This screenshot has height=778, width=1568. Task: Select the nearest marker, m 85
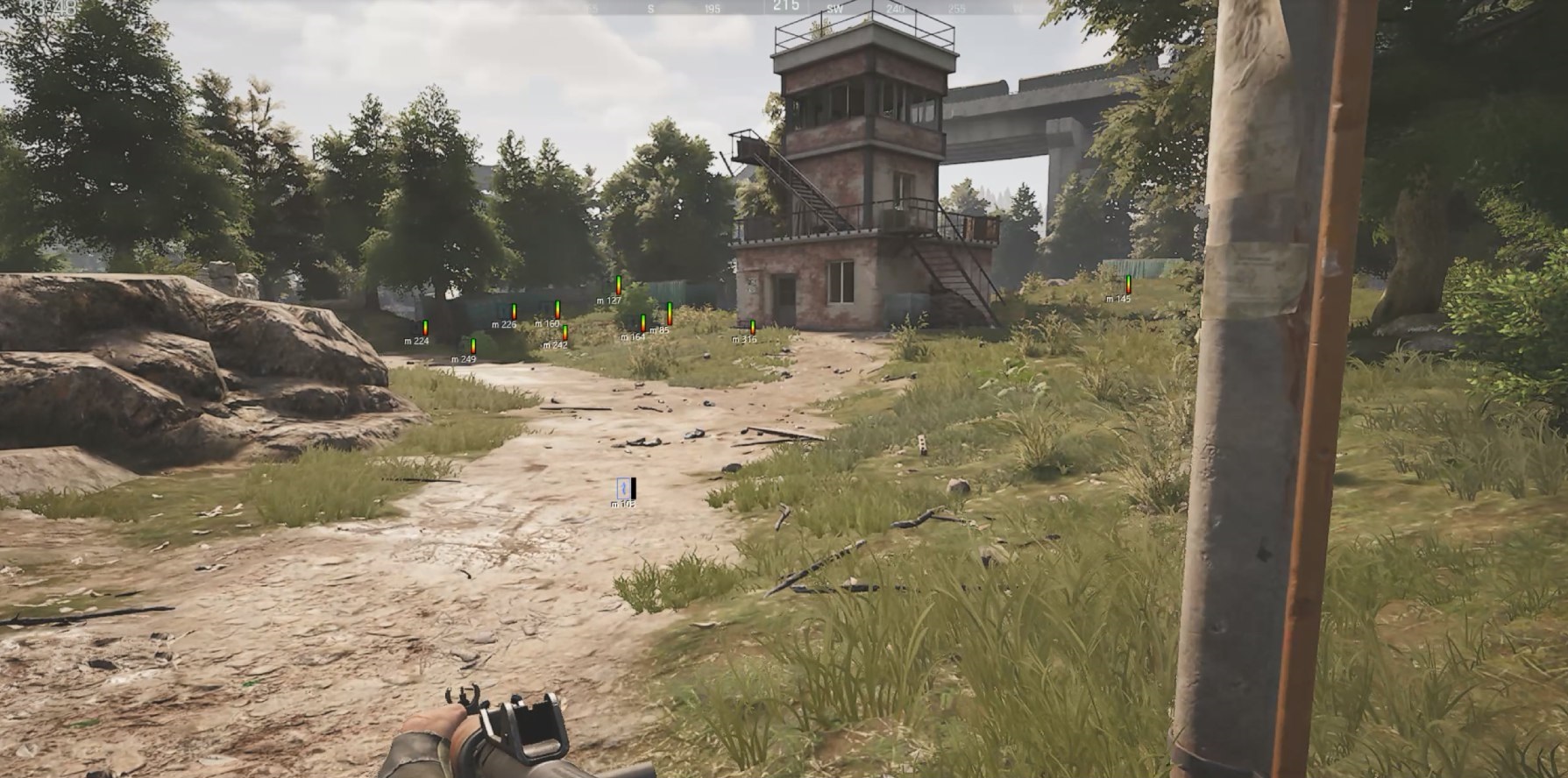click(670, 314)
